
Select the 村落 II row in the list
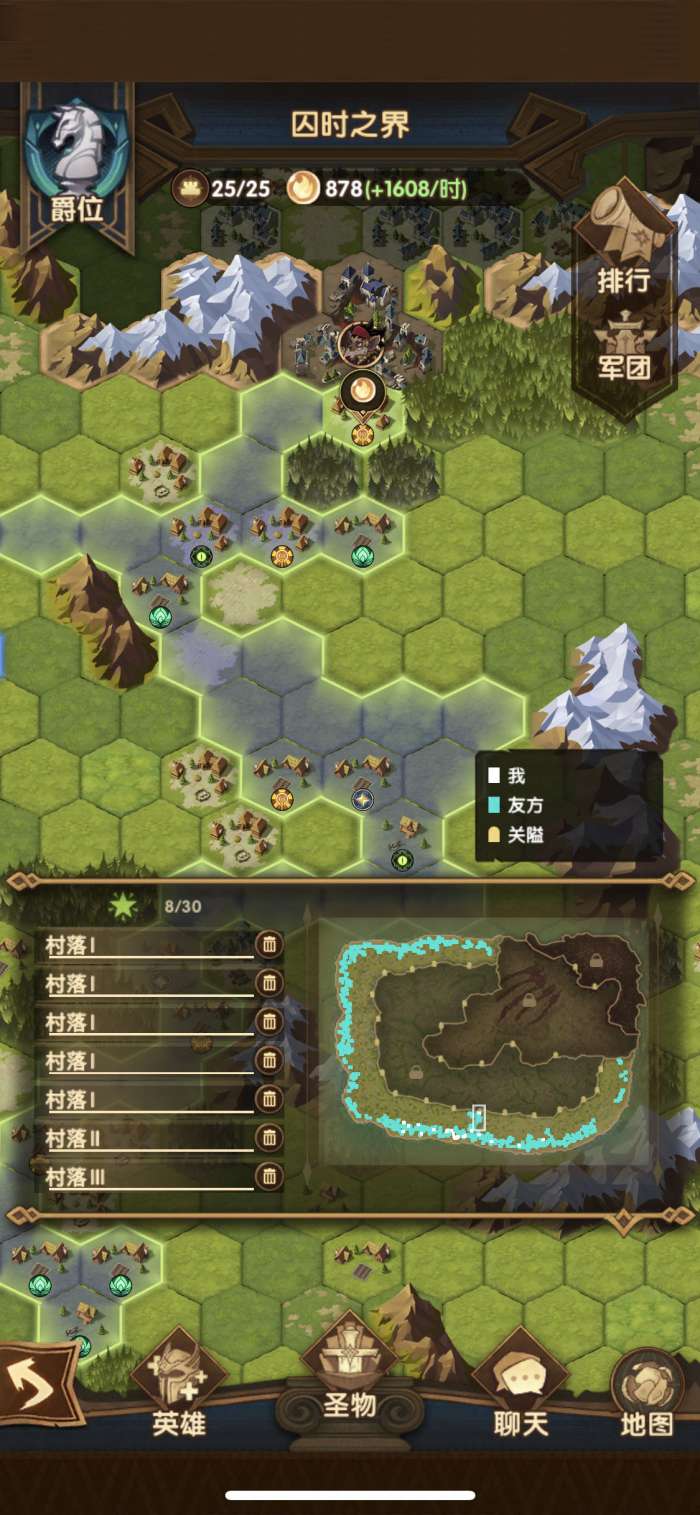(148, 1139)
